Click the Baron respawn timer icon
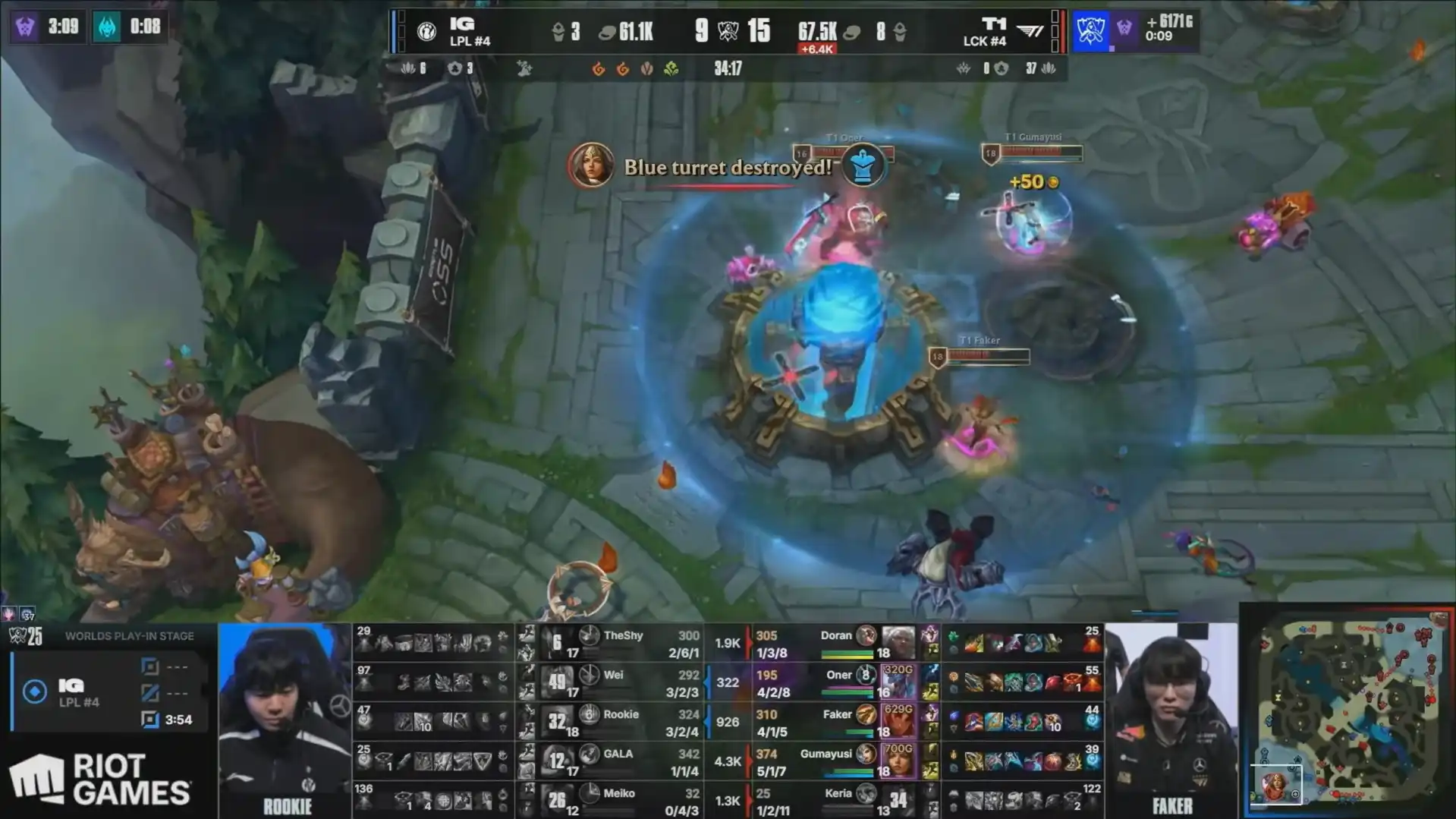Image resolution: width=1456 pixels, height=819 pixels. point(25,27)
